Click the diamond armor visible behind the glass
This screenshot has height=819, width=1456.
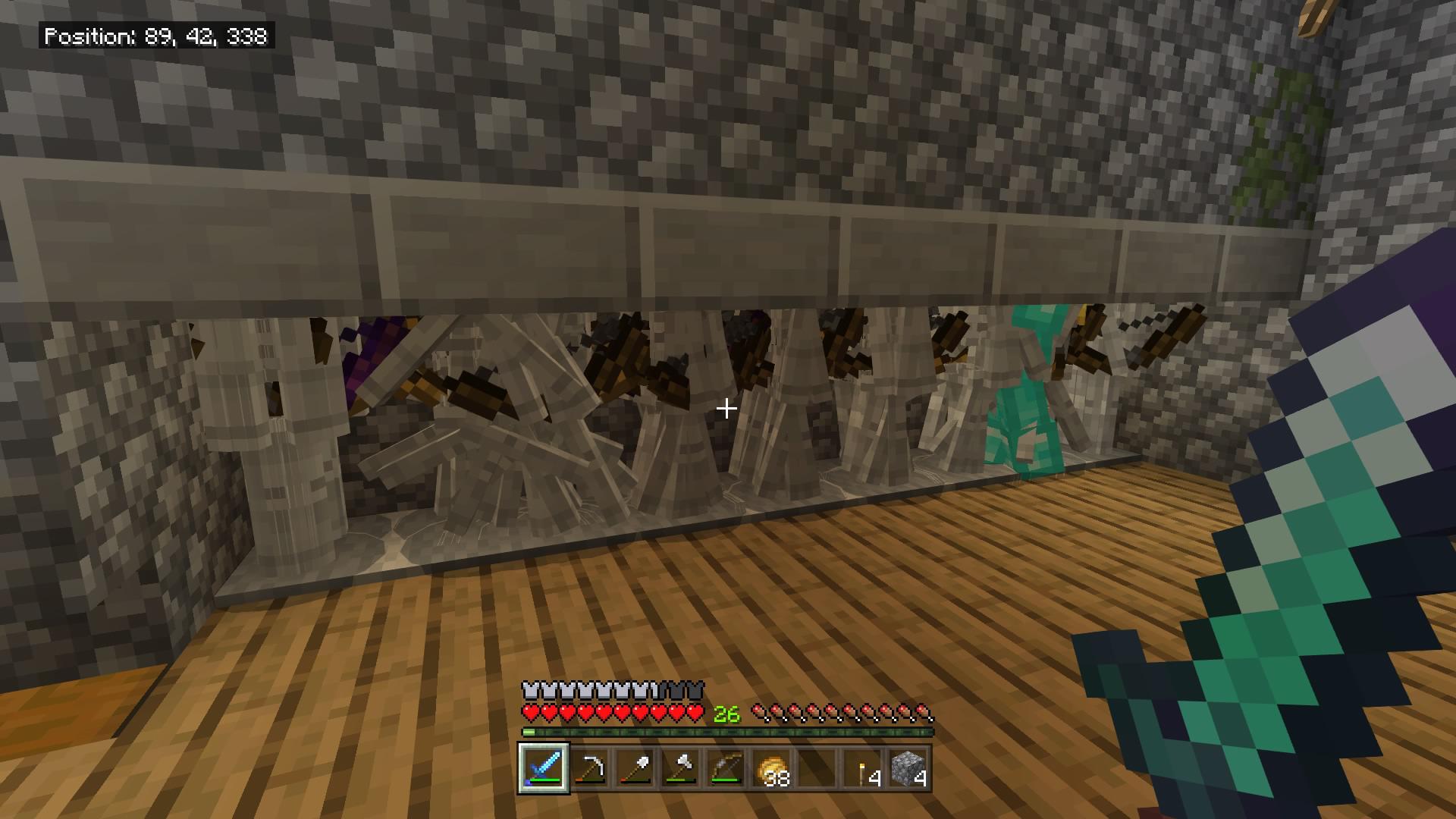click(x=1022, y=413)
